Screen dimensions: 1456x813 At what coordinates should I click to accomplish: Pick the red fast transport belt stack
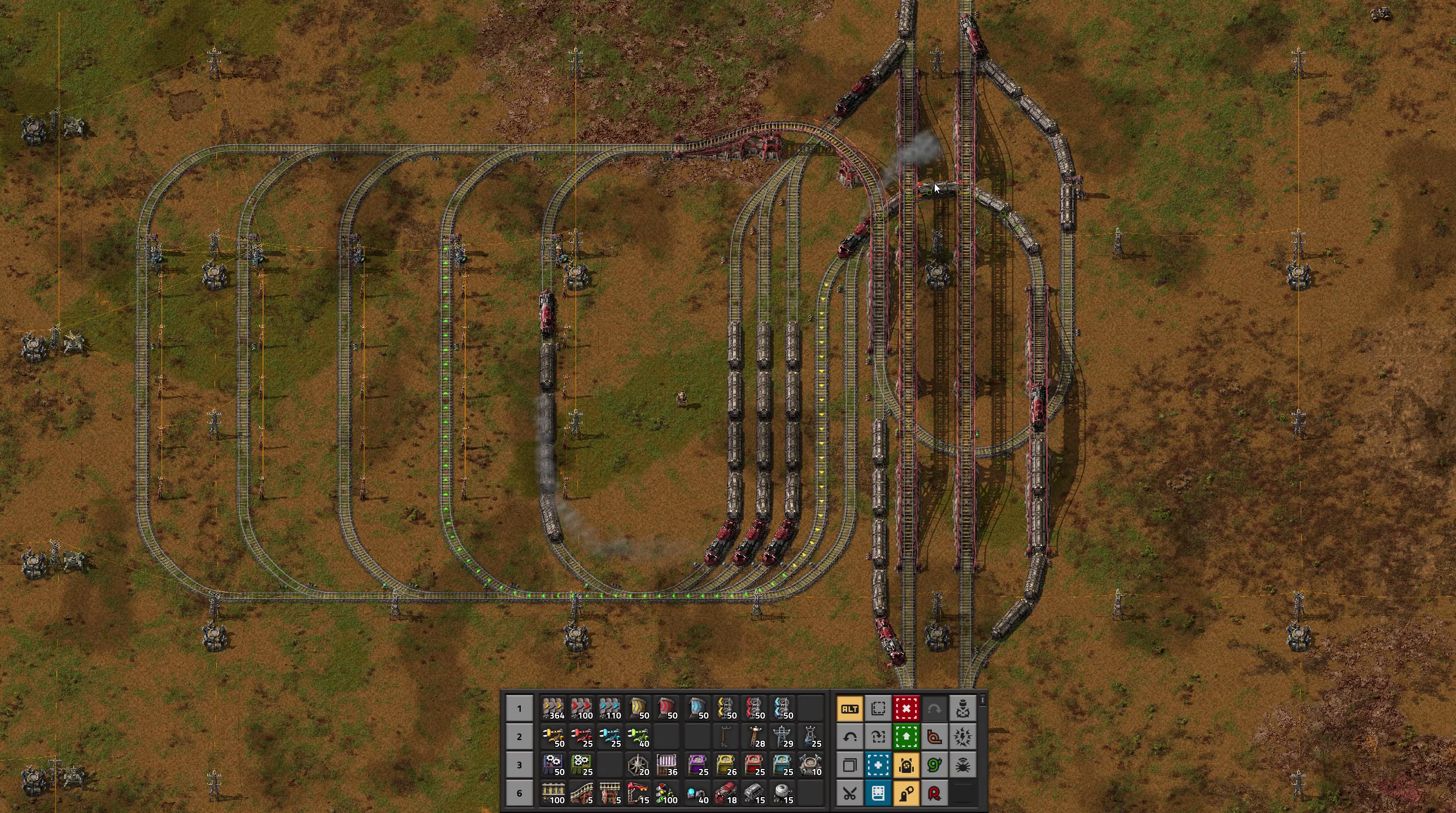coord(582,709)
